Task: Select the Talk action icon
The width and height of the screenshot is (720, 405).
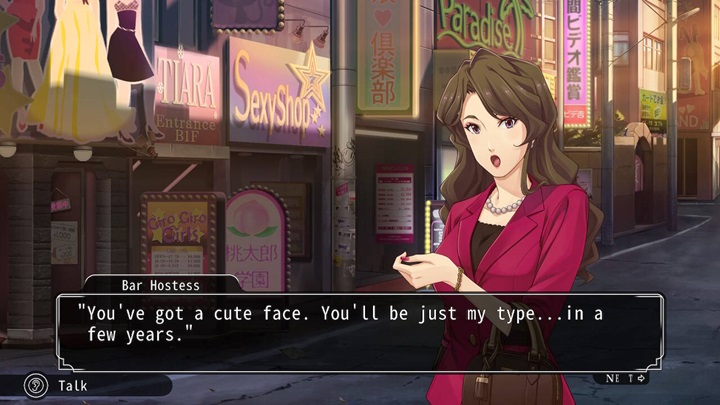Action: pos(36,384)
